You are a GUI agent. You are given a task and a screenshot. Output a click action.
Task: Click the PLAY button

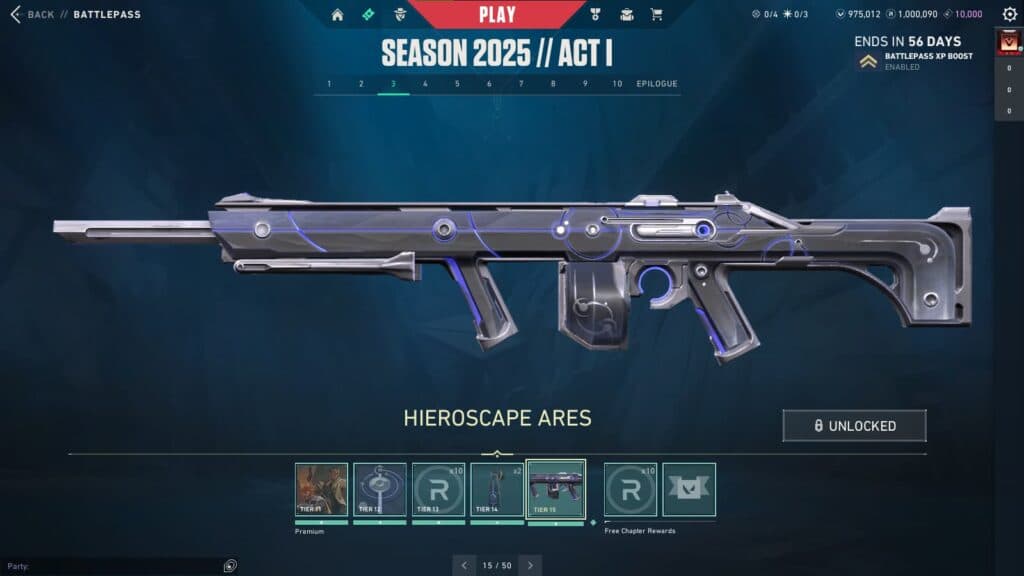[497, 14]
